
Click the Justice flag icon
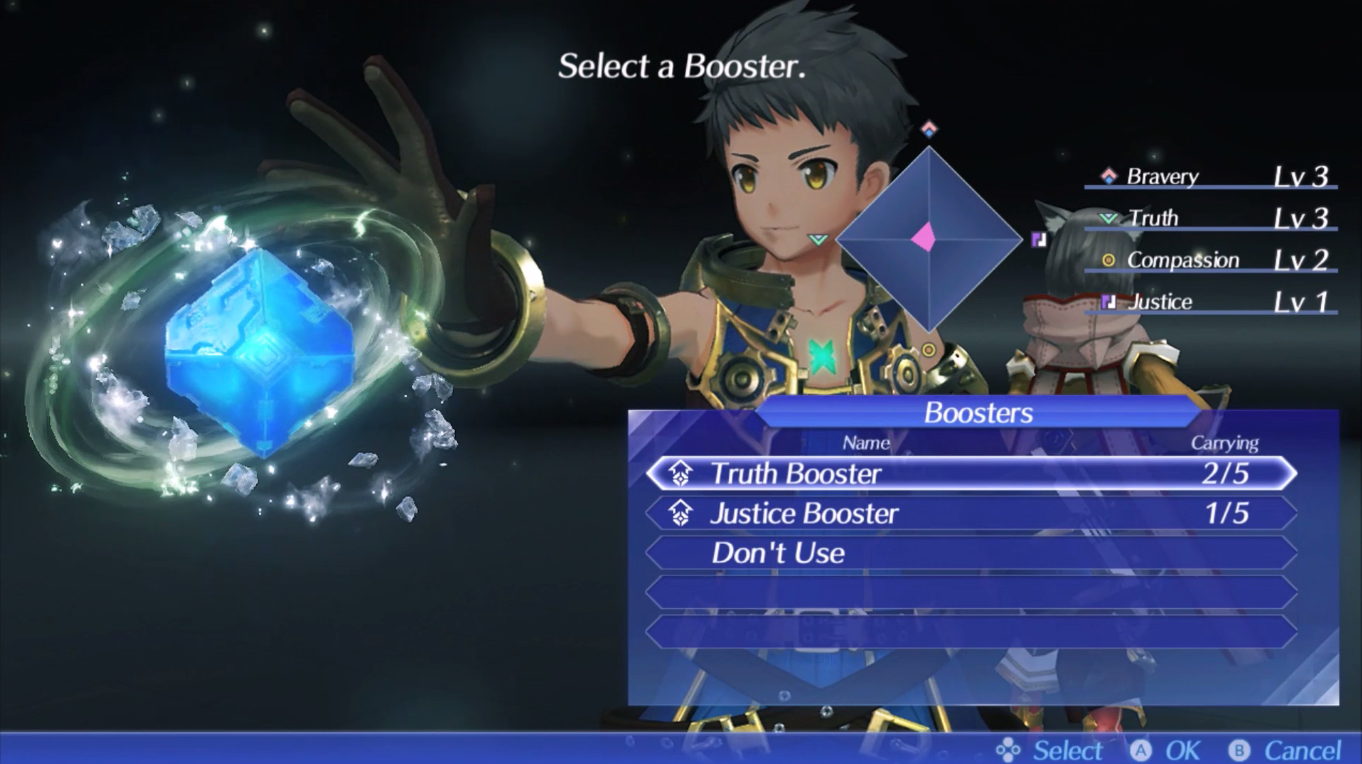(1108, 301)
